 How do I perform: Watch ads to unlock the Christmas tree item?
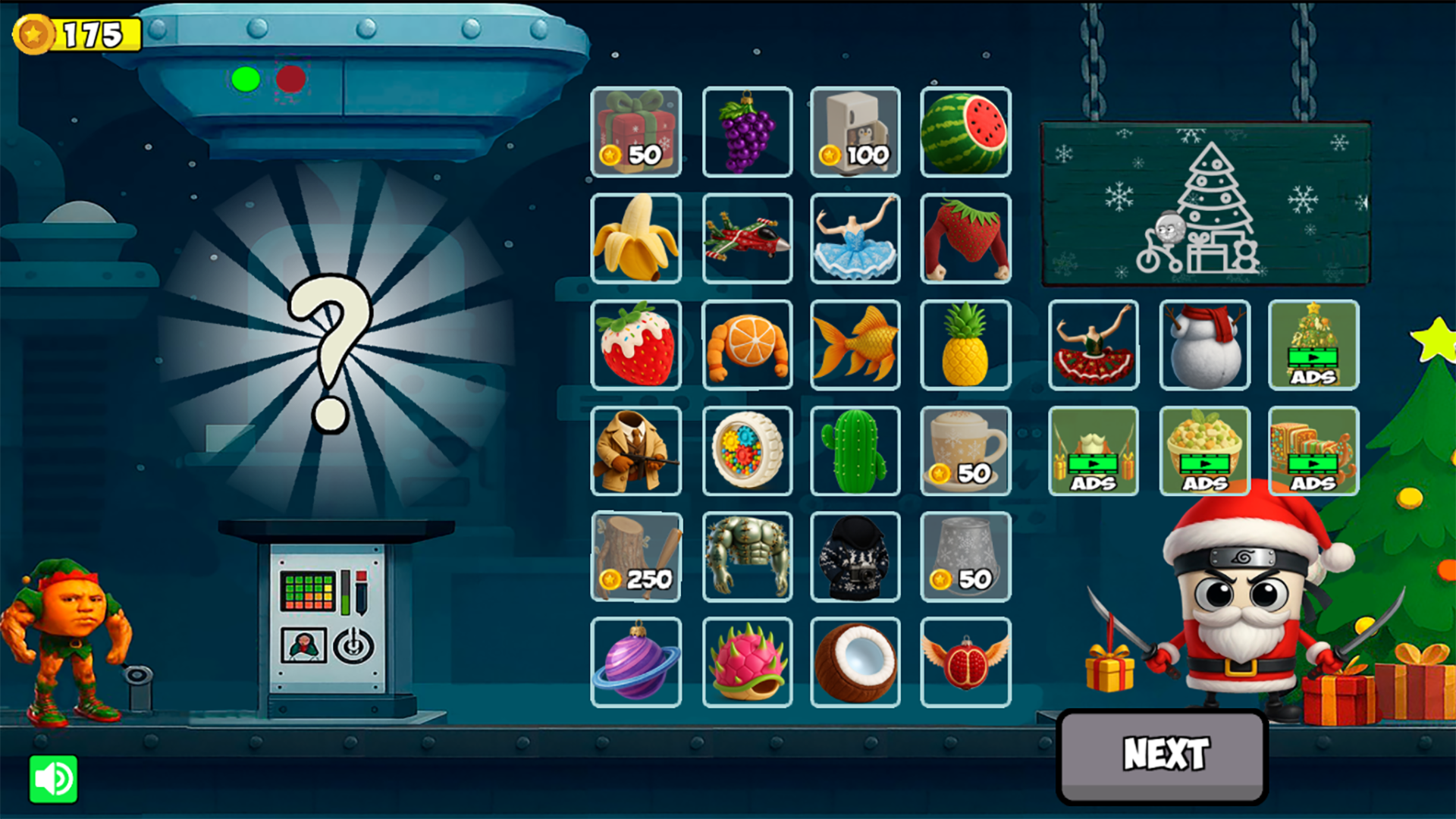click(x=1314, y=346)
